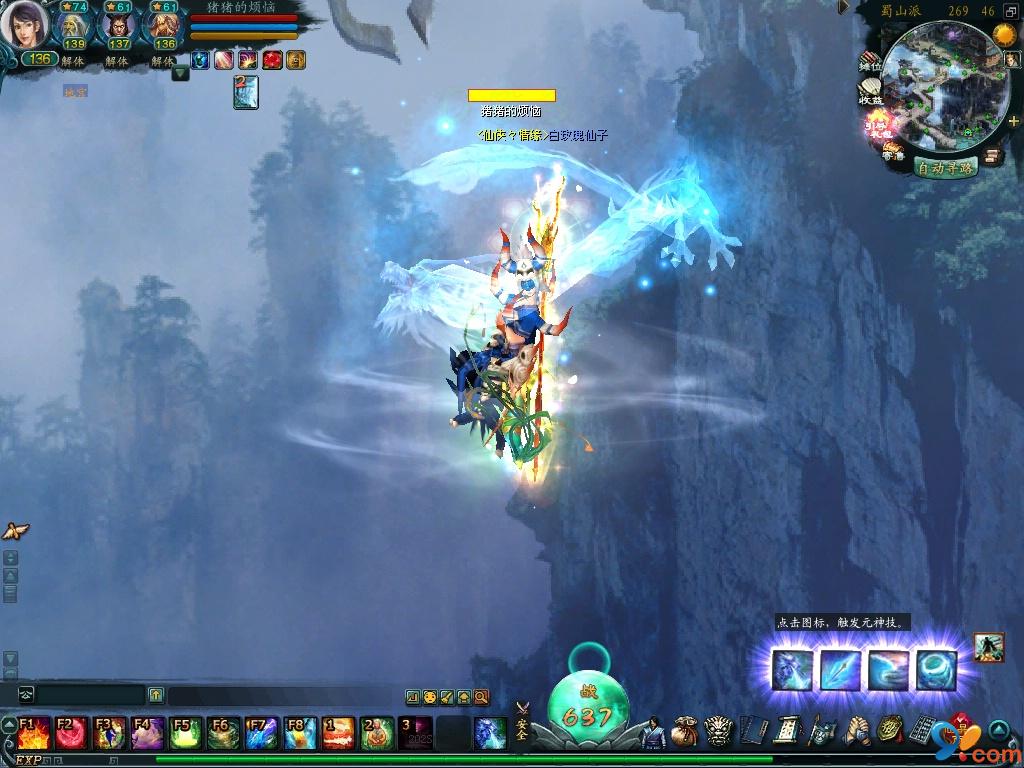Click the magnifier search icon above hotbar
This screenshot has height=768, width=1024.
coord(481,697)
